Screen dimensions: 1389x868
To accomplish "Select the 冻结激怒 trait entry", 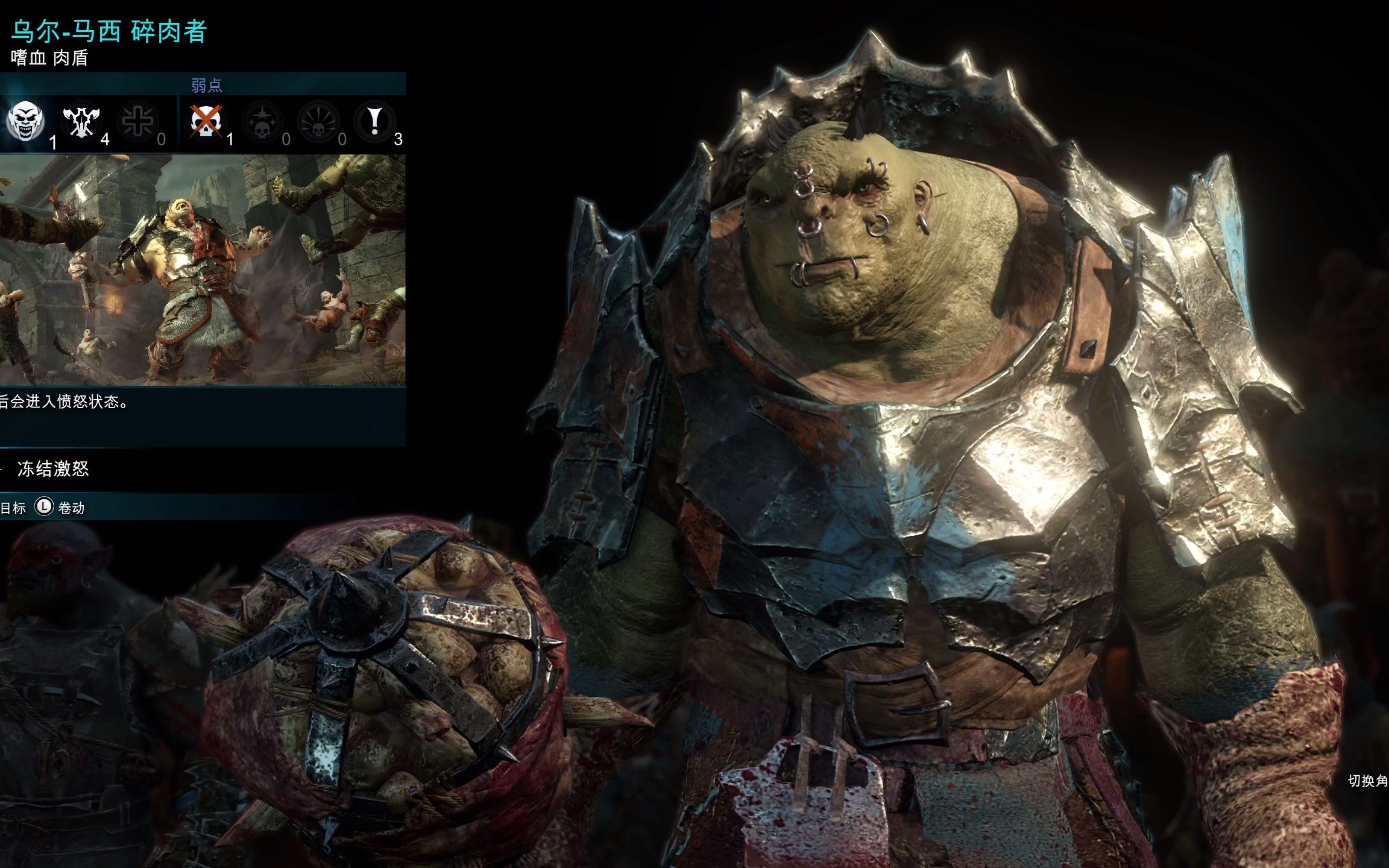I will (53, 469).
